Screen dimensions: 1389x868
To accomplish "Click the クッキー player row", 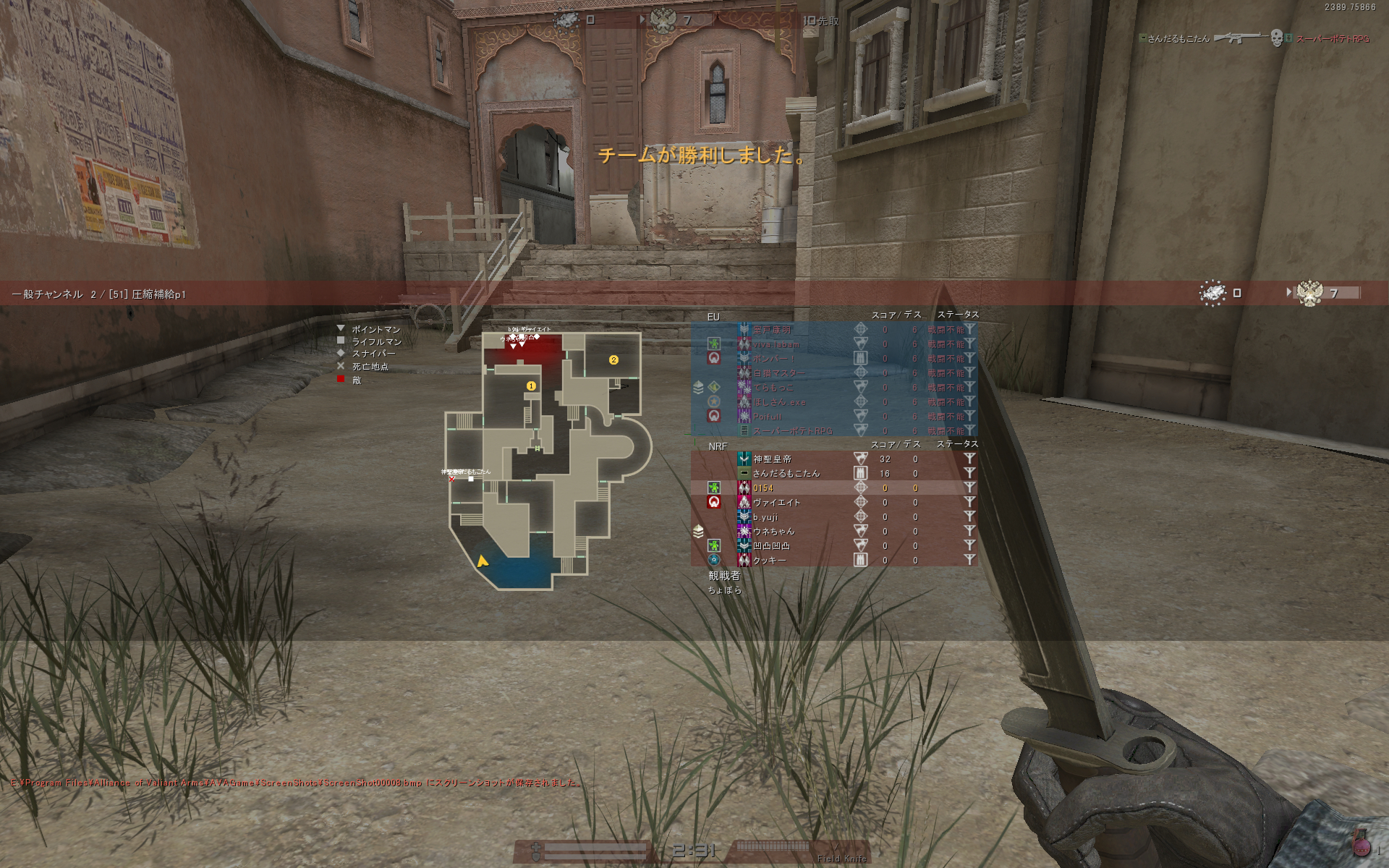I will [x=769, y=561].
